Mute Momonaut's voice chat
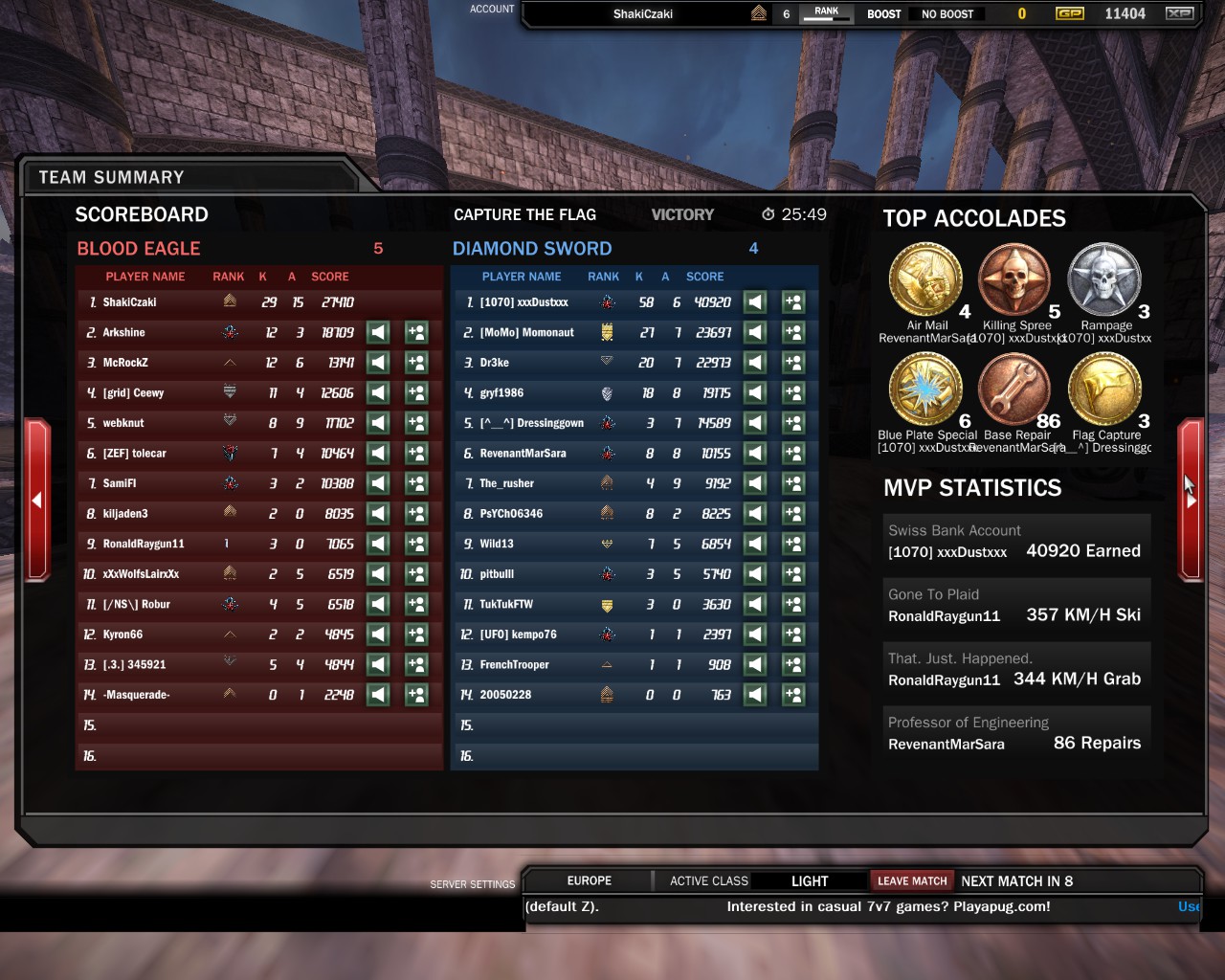The image size is (1225, 980). pos(755,332)
